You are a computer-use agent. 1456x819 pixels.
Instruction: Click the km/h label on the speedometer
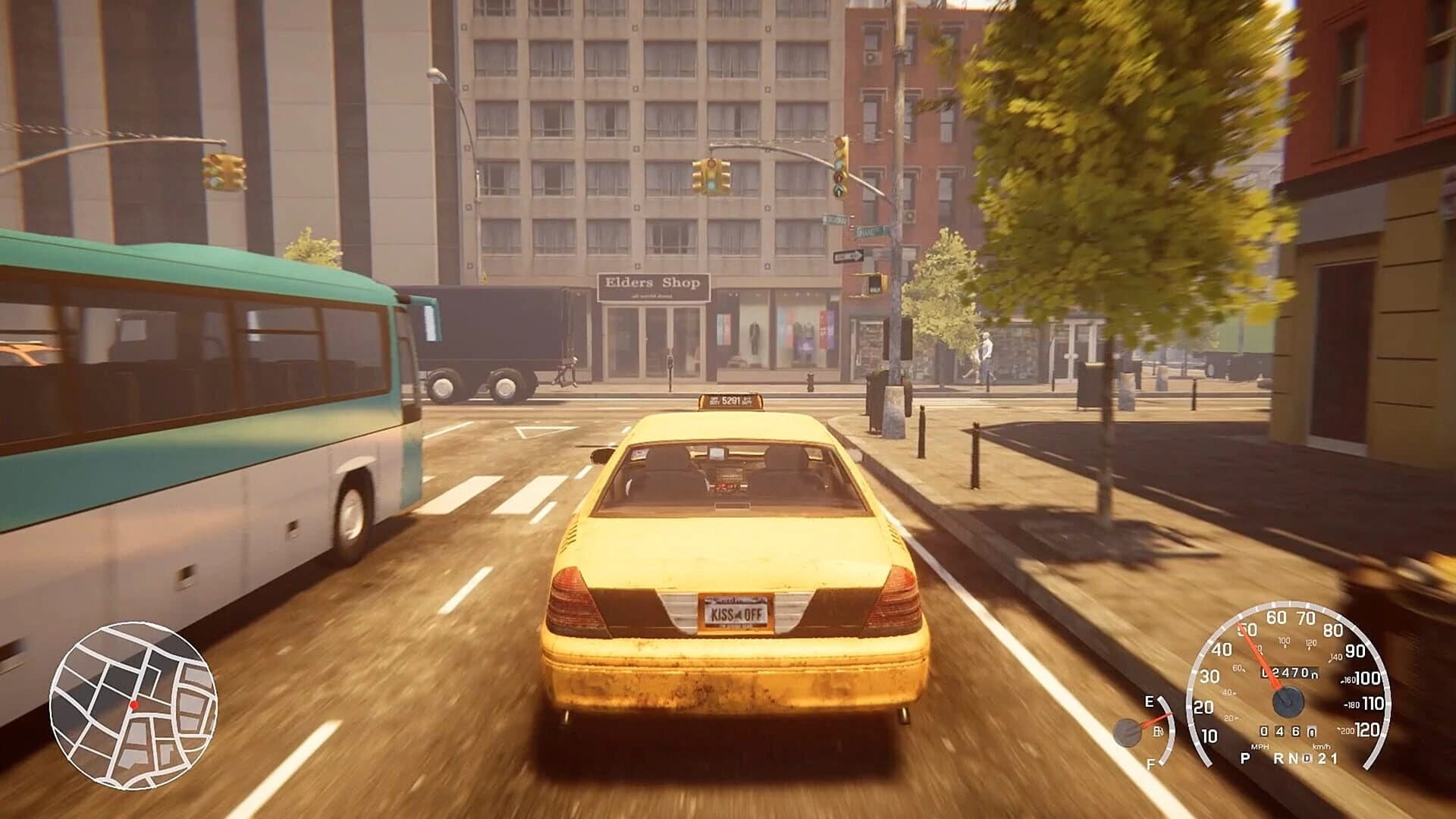[1322, 747]
